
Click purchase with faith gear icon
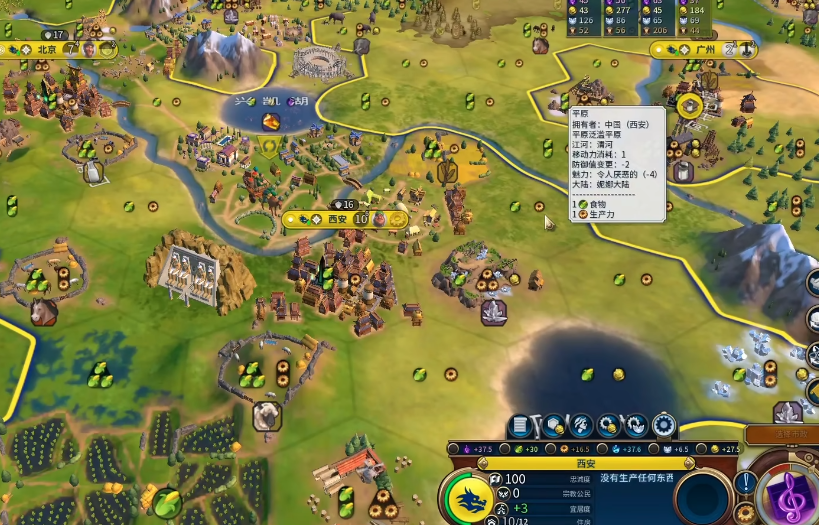coord(636,426)
